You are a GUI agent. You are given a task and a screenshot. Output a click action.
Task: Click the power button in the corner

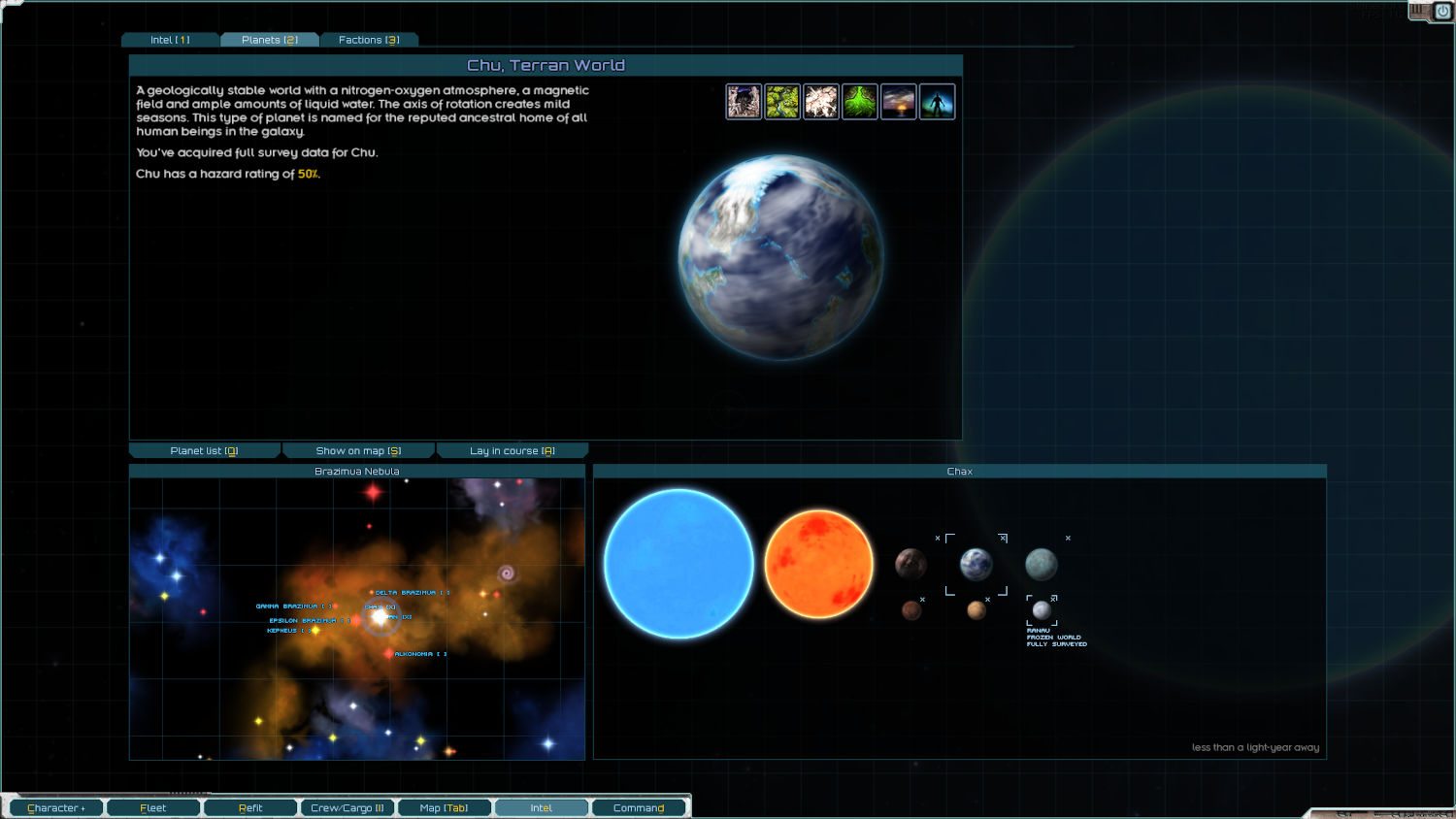[x=1441, y=12]
